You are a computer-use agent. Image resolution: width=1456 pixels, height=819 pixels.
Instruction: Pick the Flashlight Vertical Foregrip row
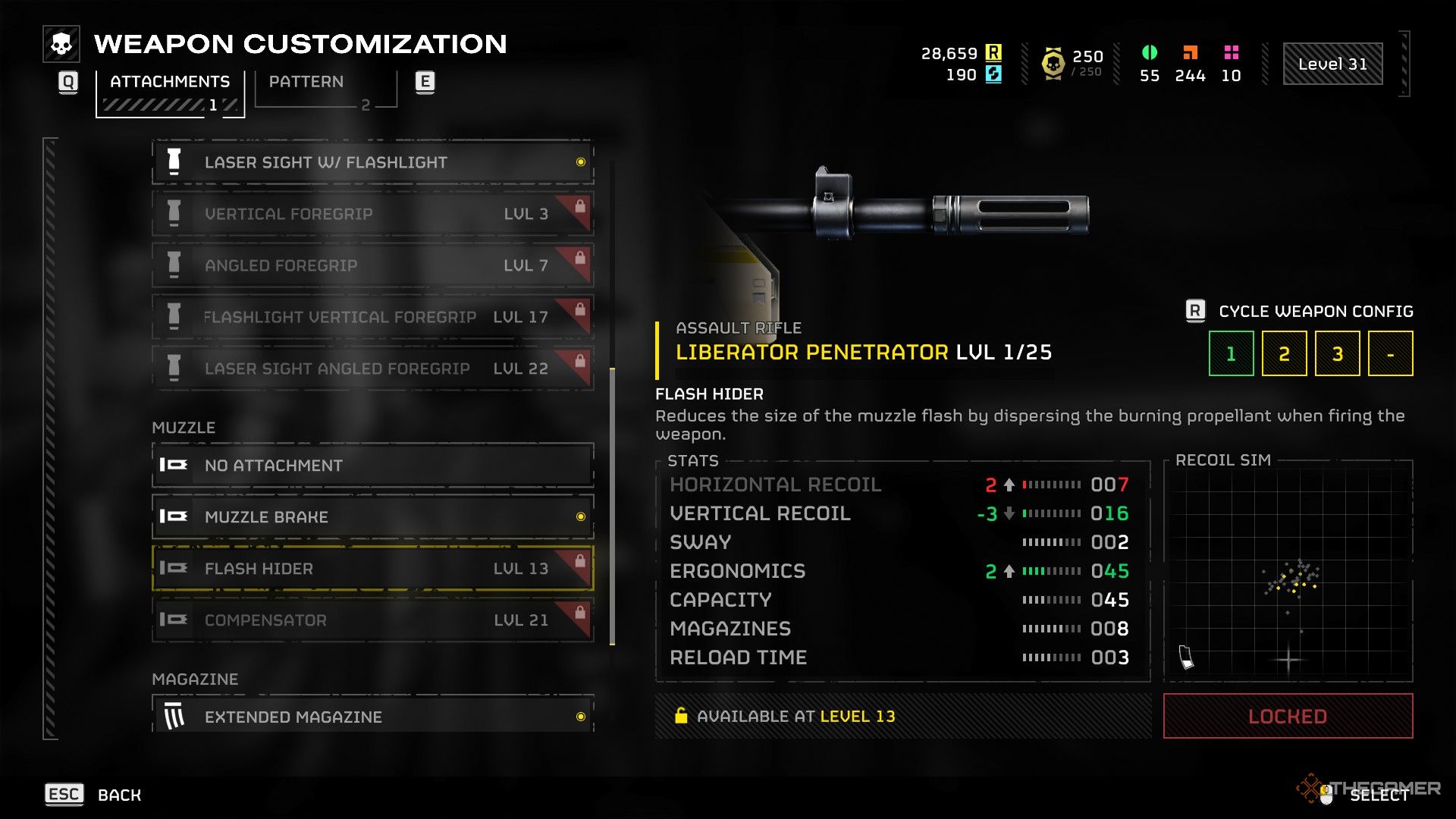coord(372,317)
